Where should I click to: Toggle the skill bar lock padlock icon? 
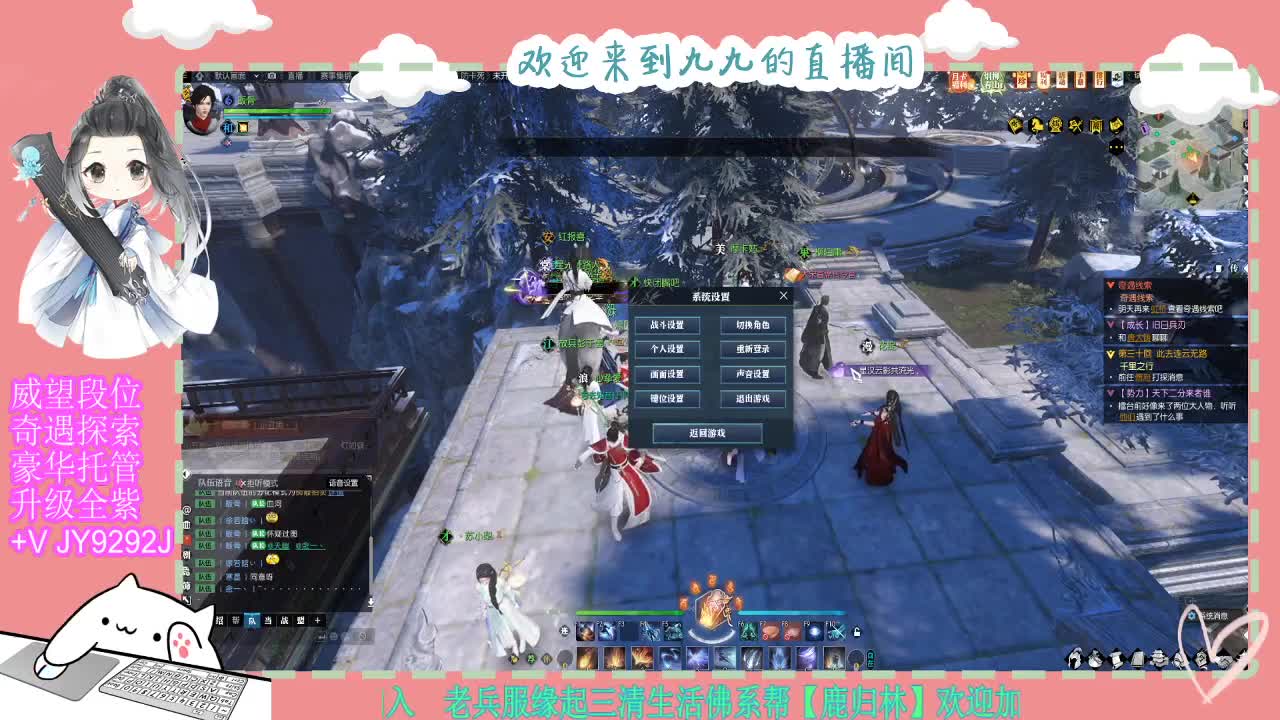tap(858, 633)
